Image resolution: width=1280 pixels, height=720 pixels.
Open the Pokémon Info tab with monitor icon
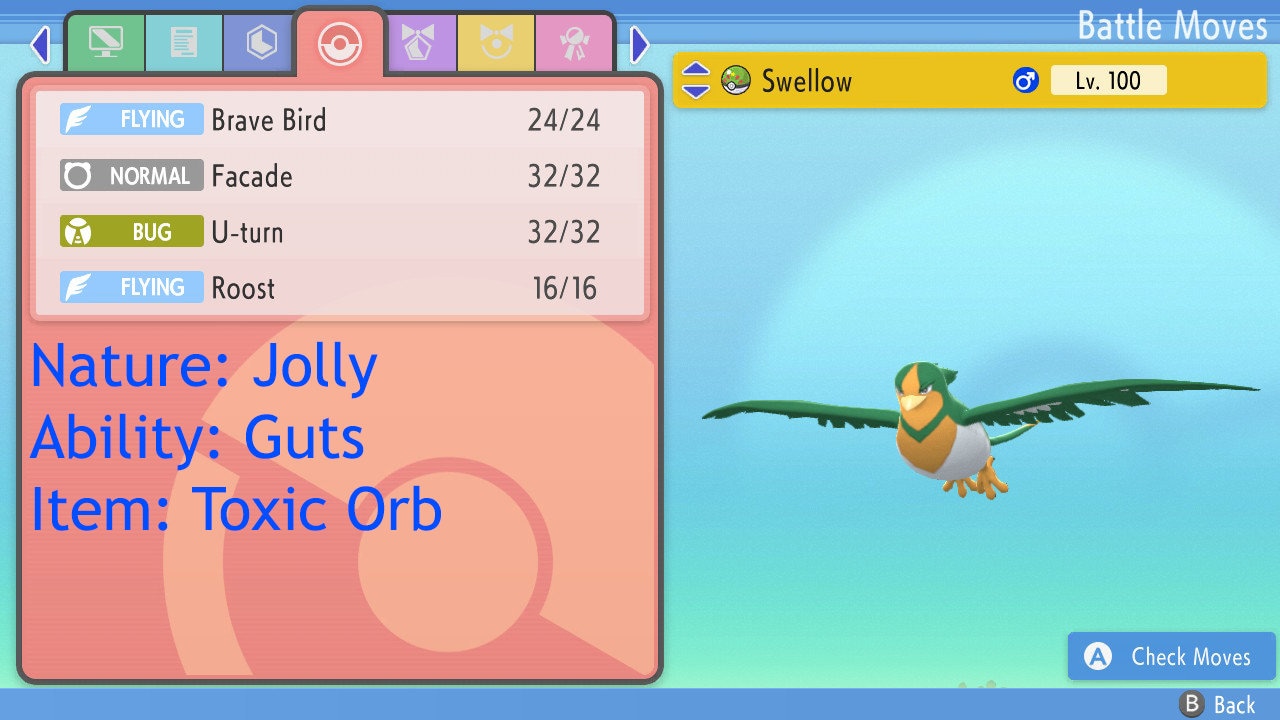[x=105, y=43]
